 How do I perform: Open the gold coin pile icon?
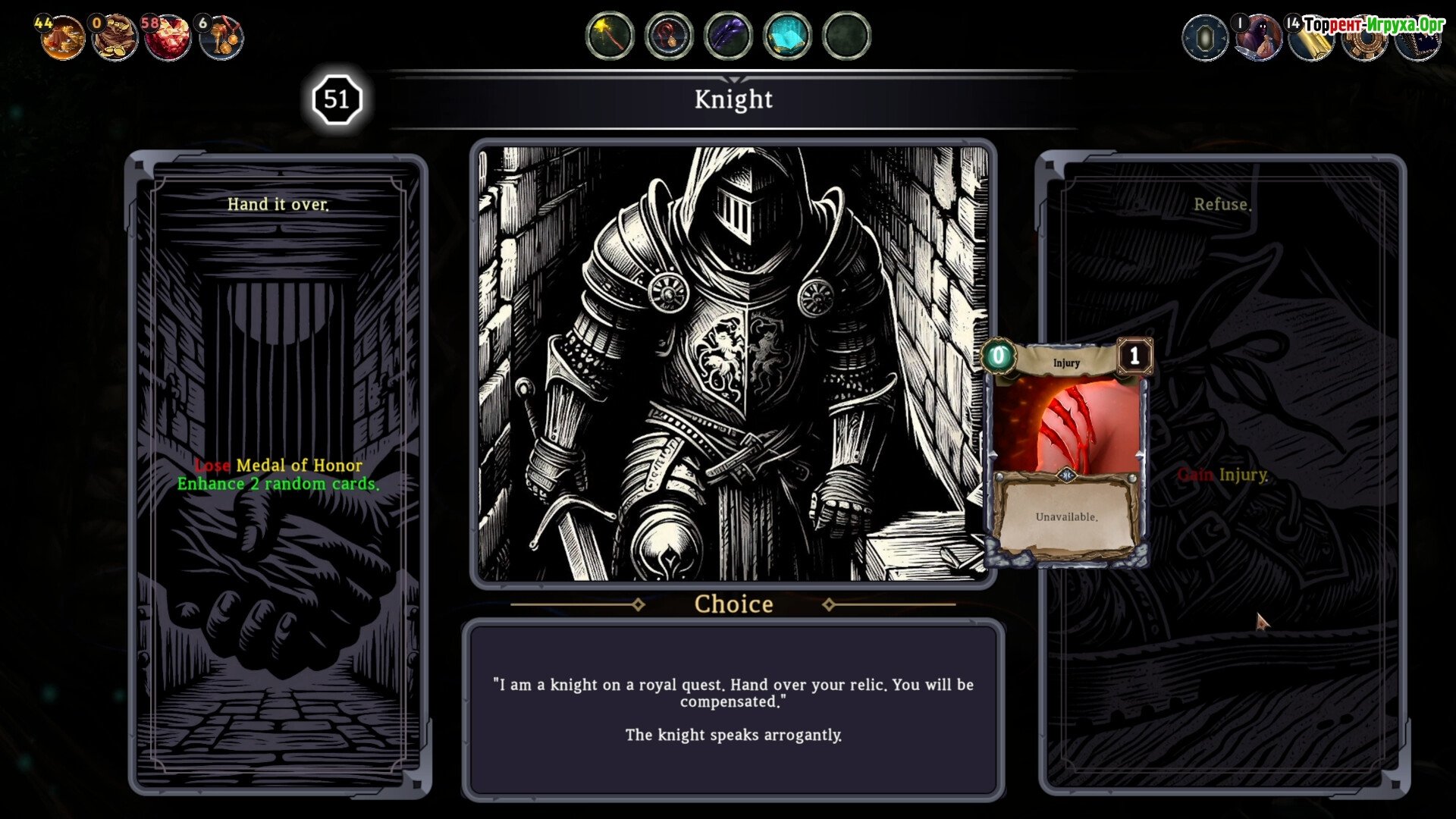(62, 37)
